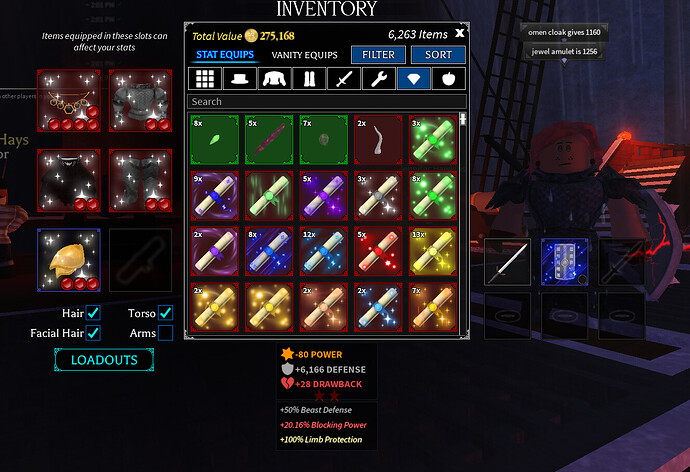Pick the yellow scroll stack of 13
The height and width of the screenshot is (472, 690).
coord(433,251)
